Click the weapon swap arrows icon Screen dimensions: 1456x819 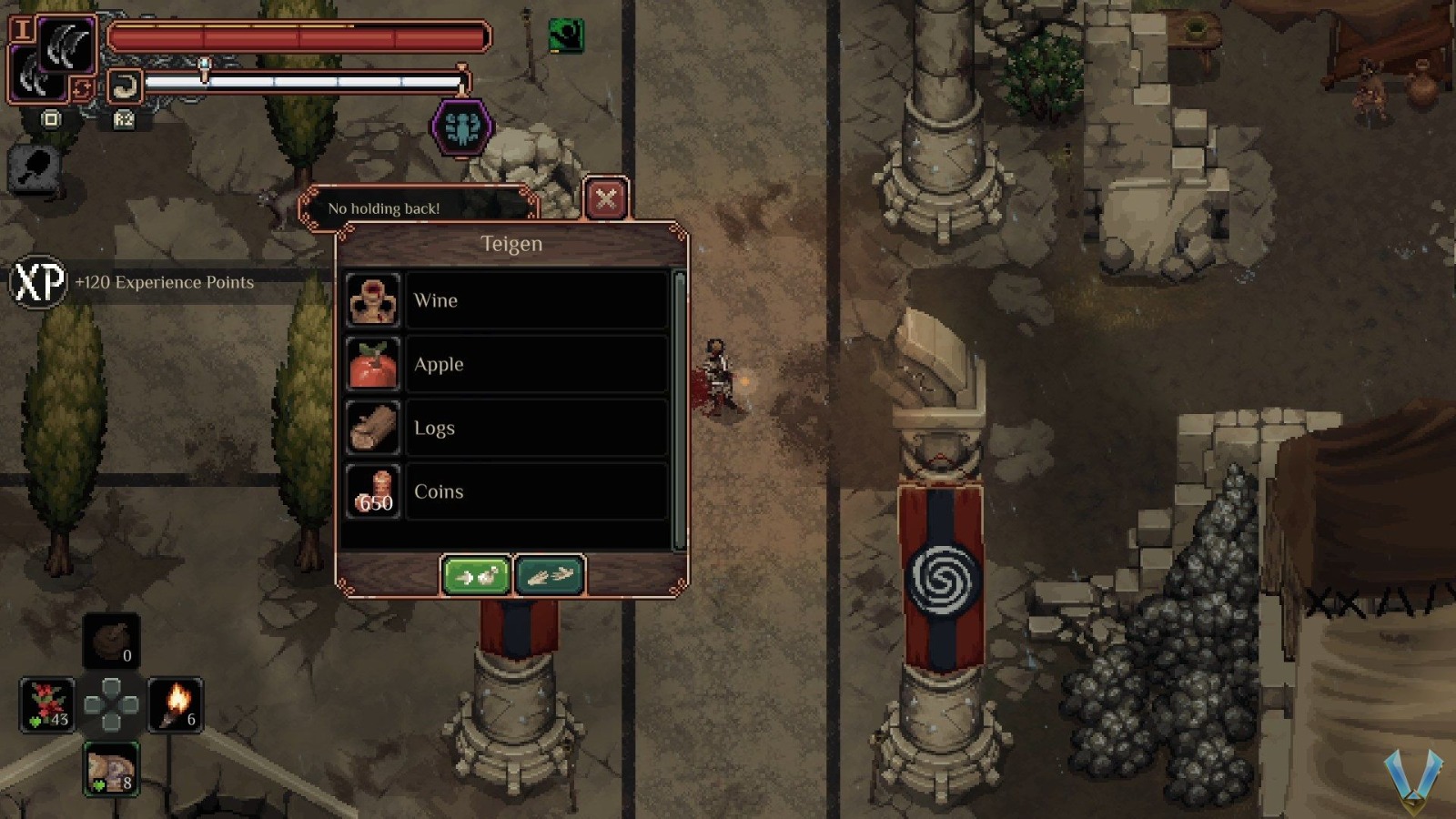click(x=82, y=89)
